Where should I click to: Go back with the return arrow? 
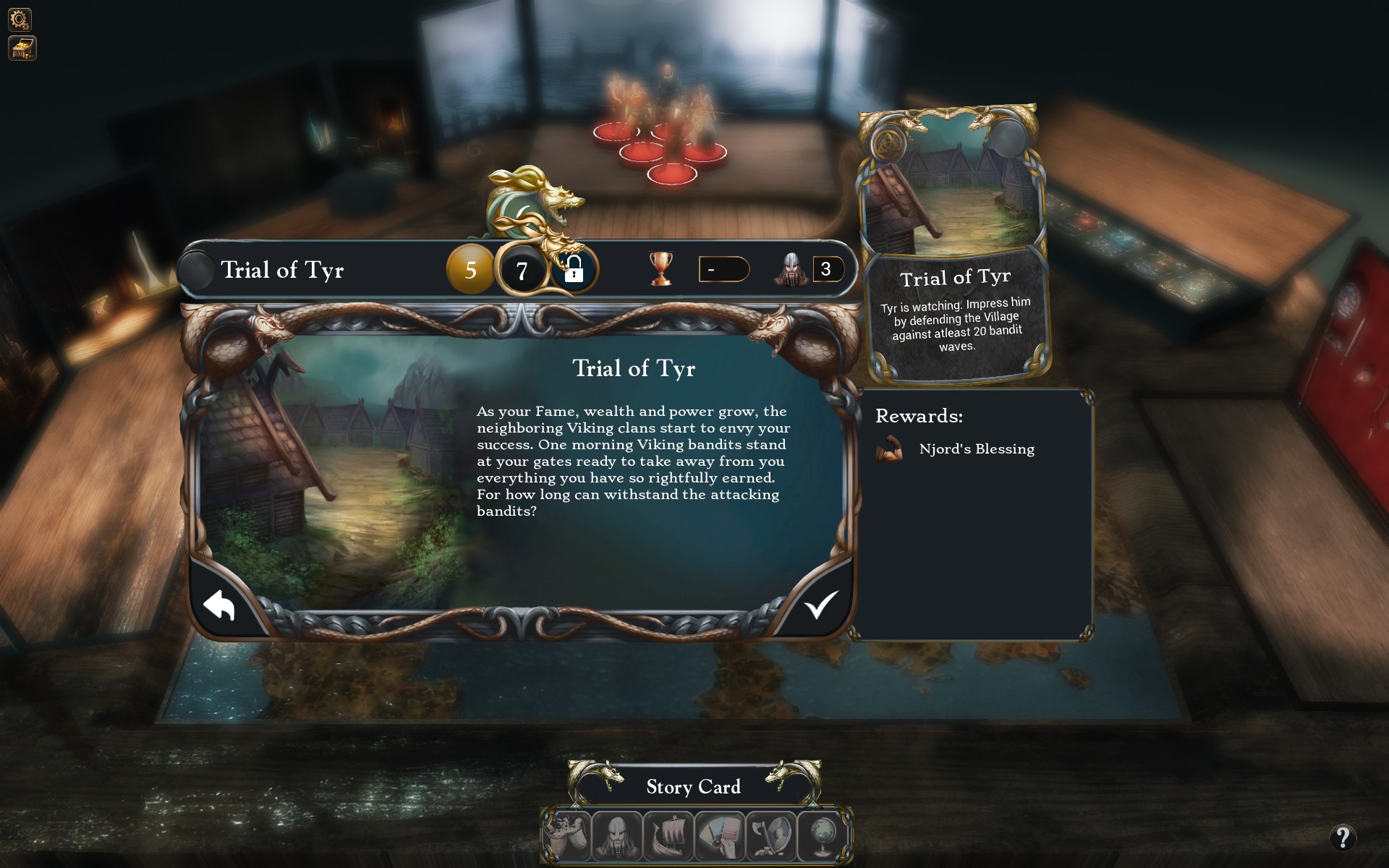click(219, 605)
